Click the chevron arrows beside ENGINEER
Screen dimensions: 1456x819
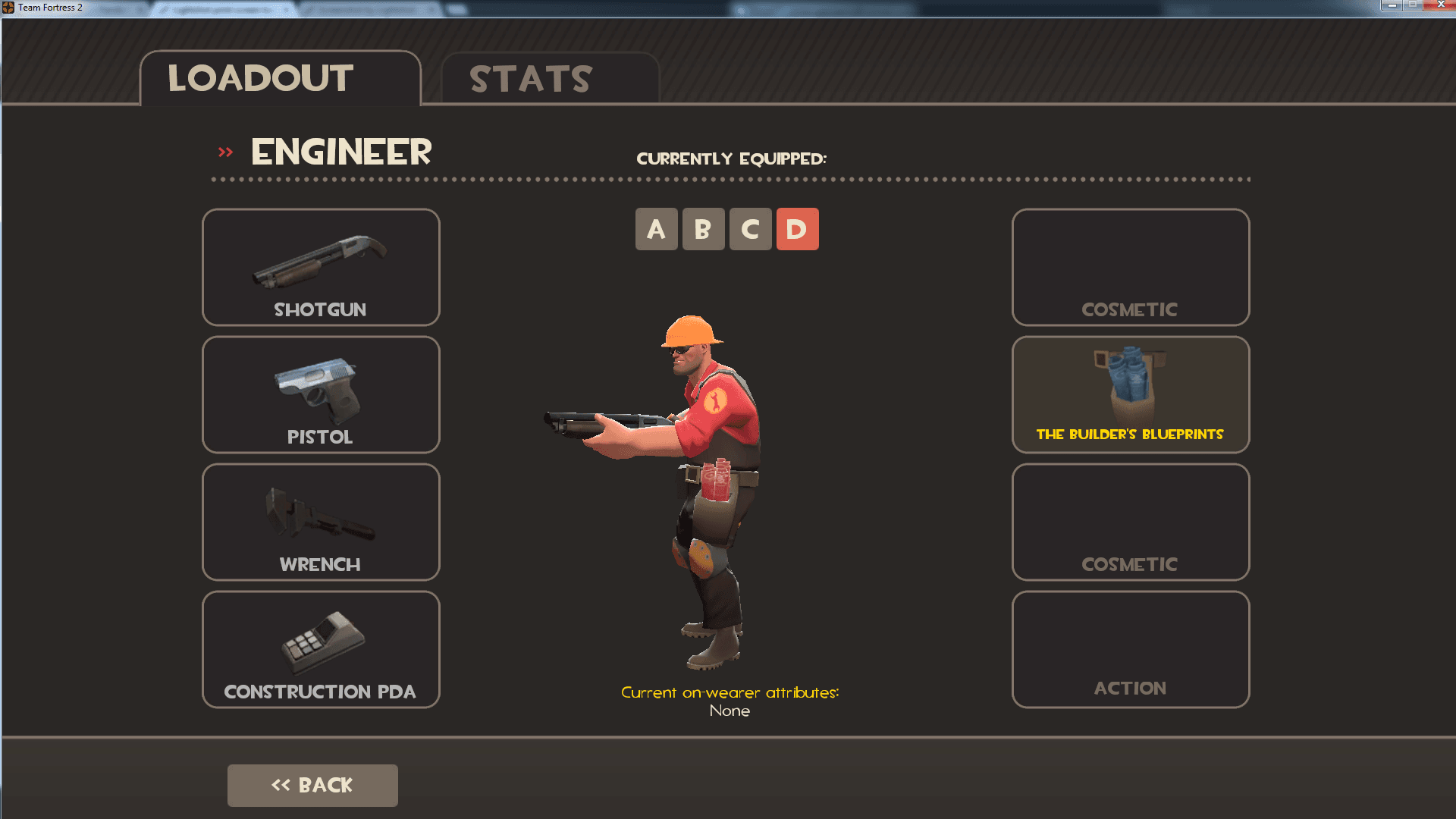pos(224,151)
